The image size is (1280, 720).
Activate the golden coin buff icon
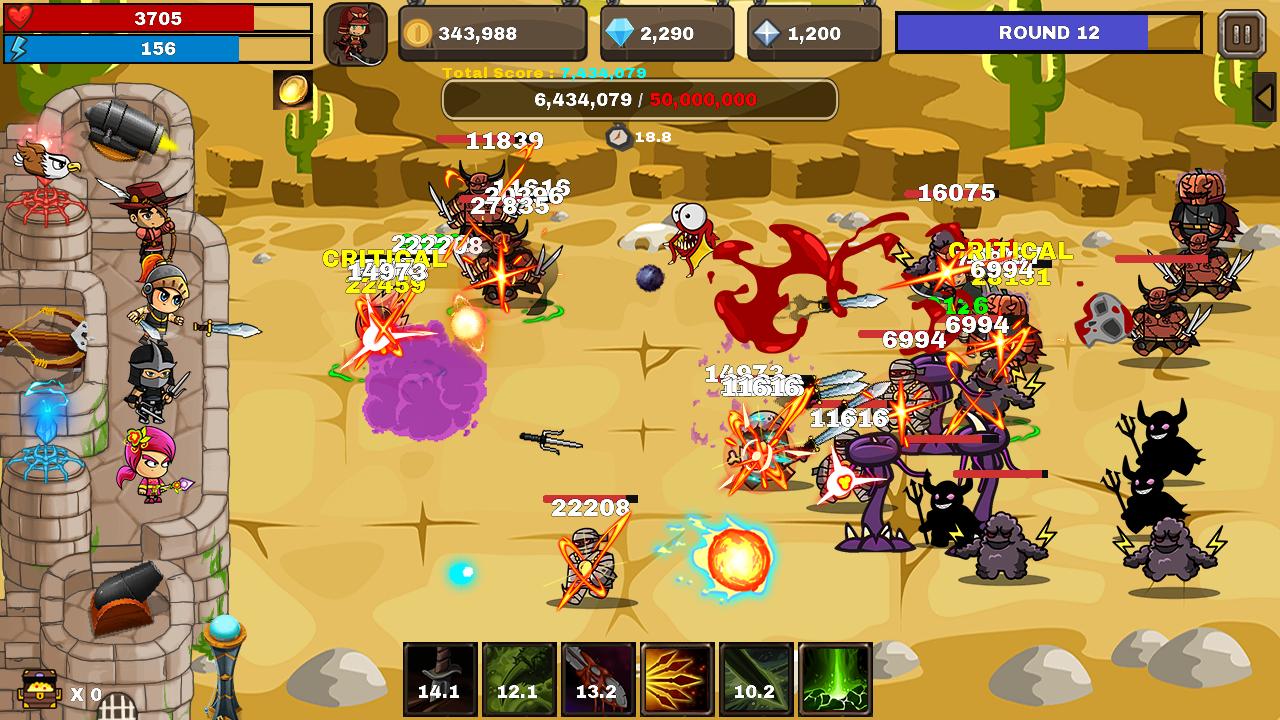point(292,90)
